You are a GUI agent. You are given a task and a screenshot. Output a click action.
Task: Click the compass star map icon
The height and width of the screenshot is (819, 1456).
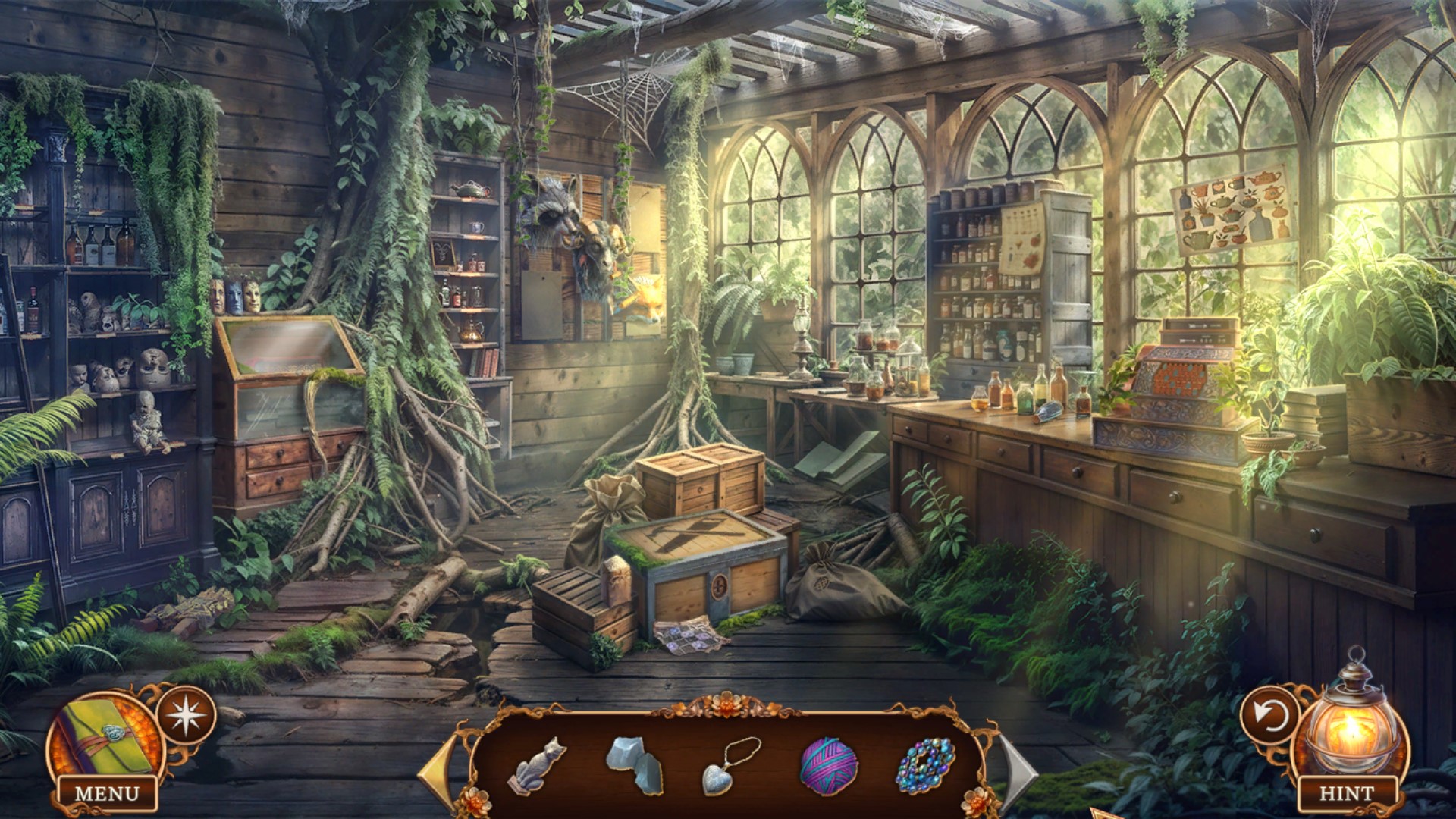pos(187,714)
